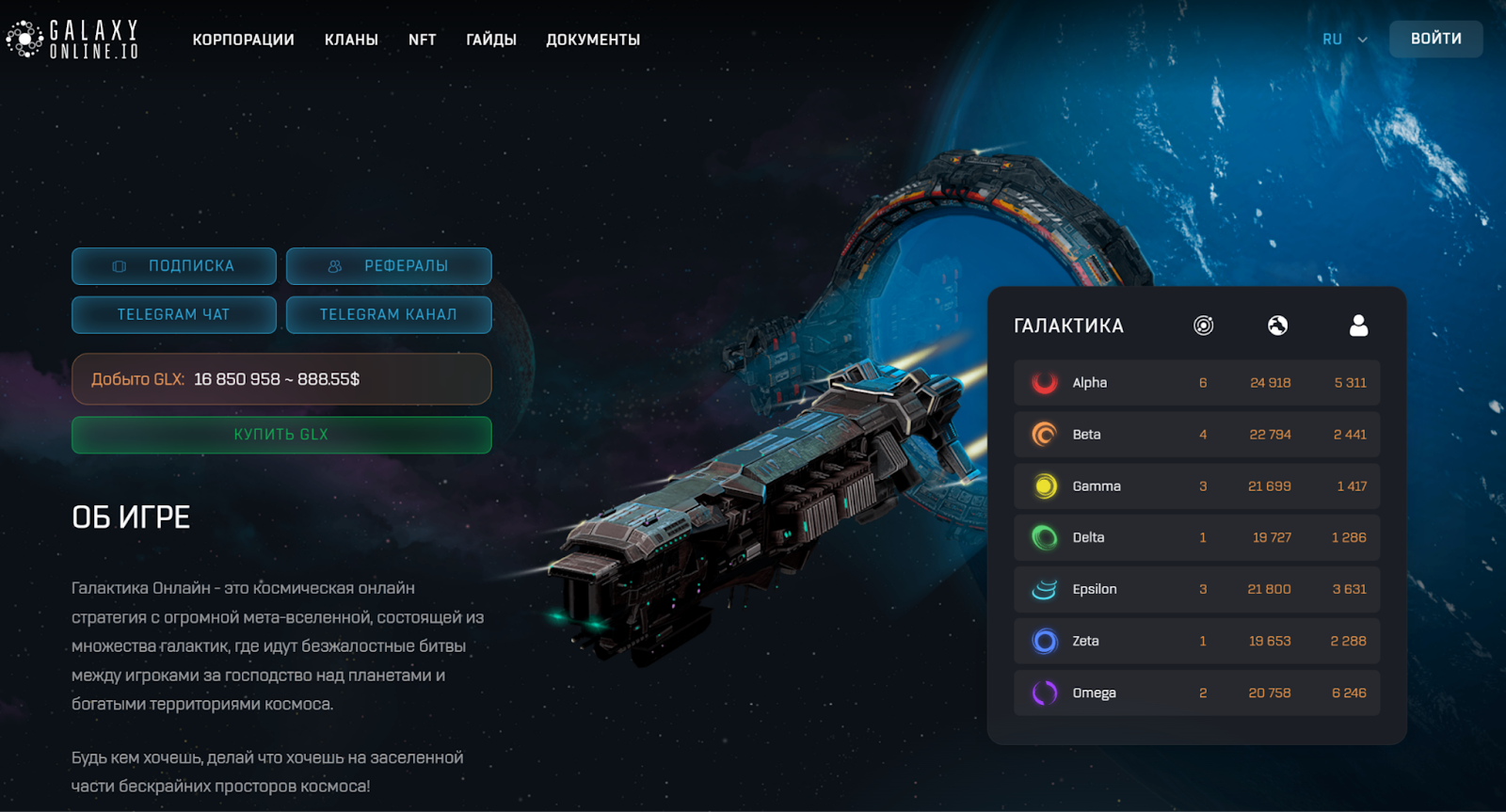Select the purple Omega galaxy icon

pos(1043,693)
